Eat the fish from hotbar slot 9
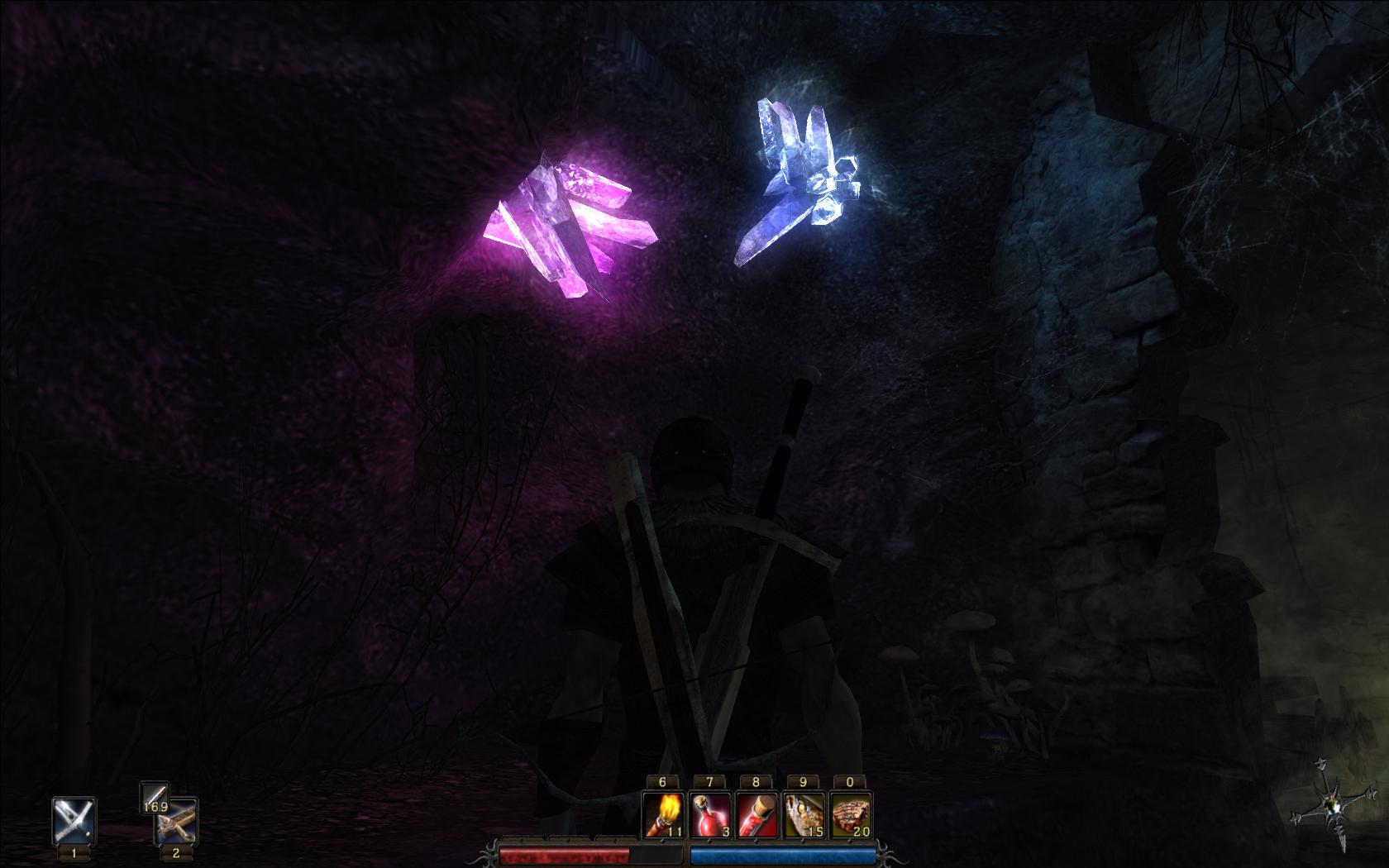The height and width of the screenshot is (868, 1389). [x=804, y=814]
